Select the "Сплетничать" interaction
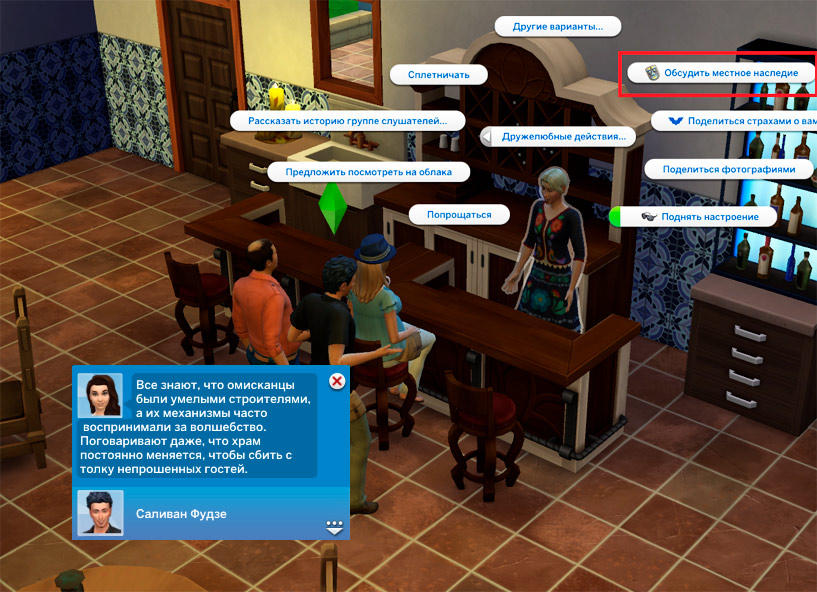The width and height of the screenshot is (817, 592). 440,74
